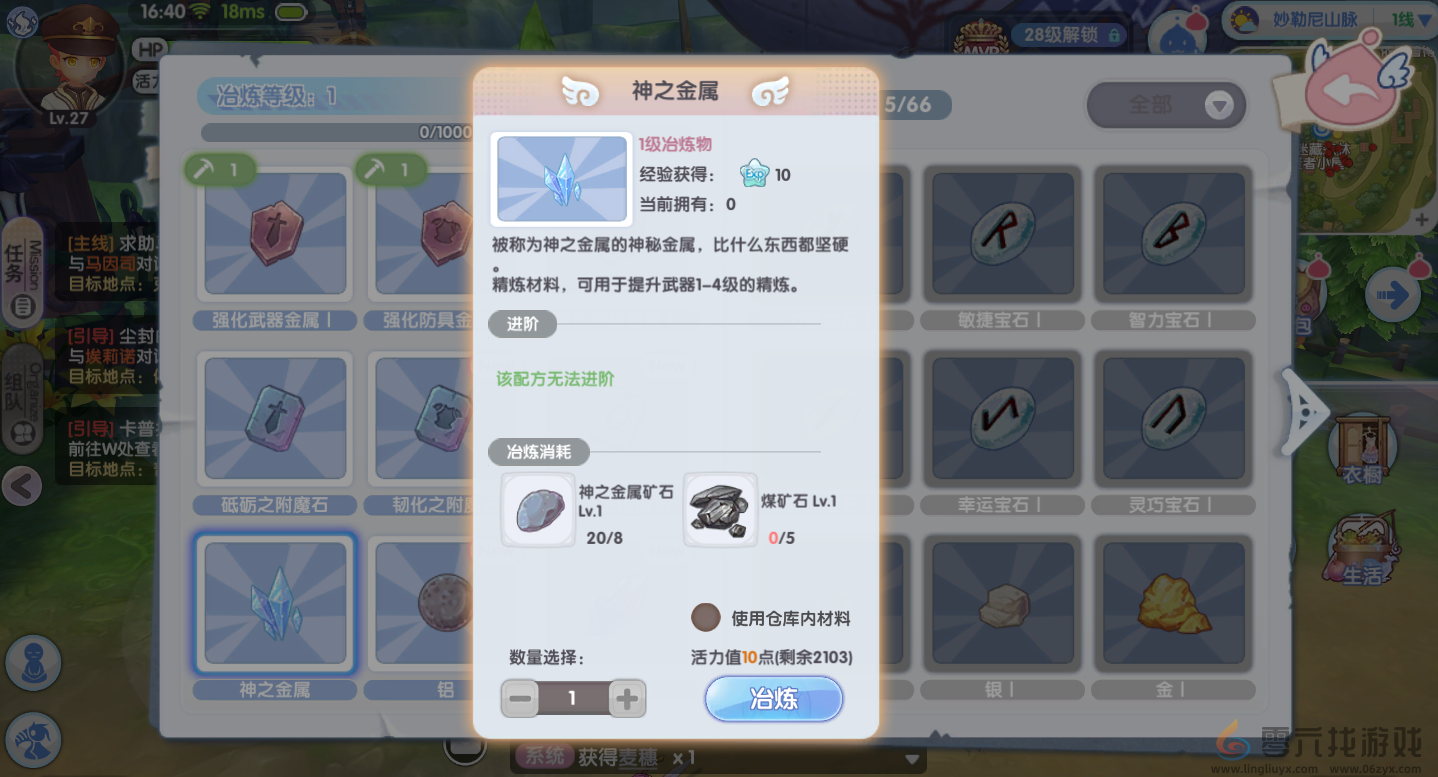
Task: Click the quantity field showing 1
Action: click(x=573, y=698)
